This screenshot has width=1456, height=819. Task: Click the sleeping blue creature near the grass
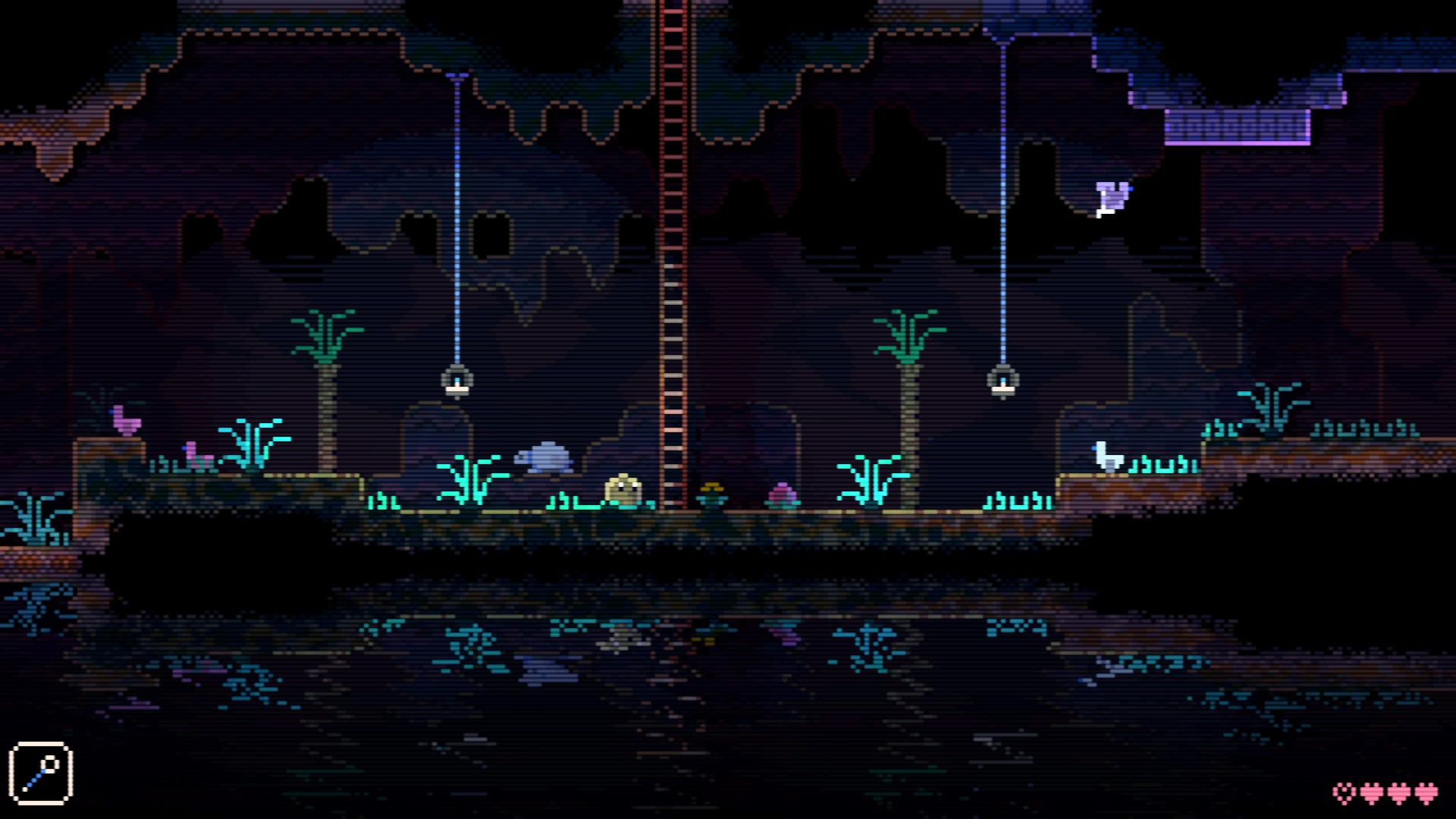(x=544, y=458)
